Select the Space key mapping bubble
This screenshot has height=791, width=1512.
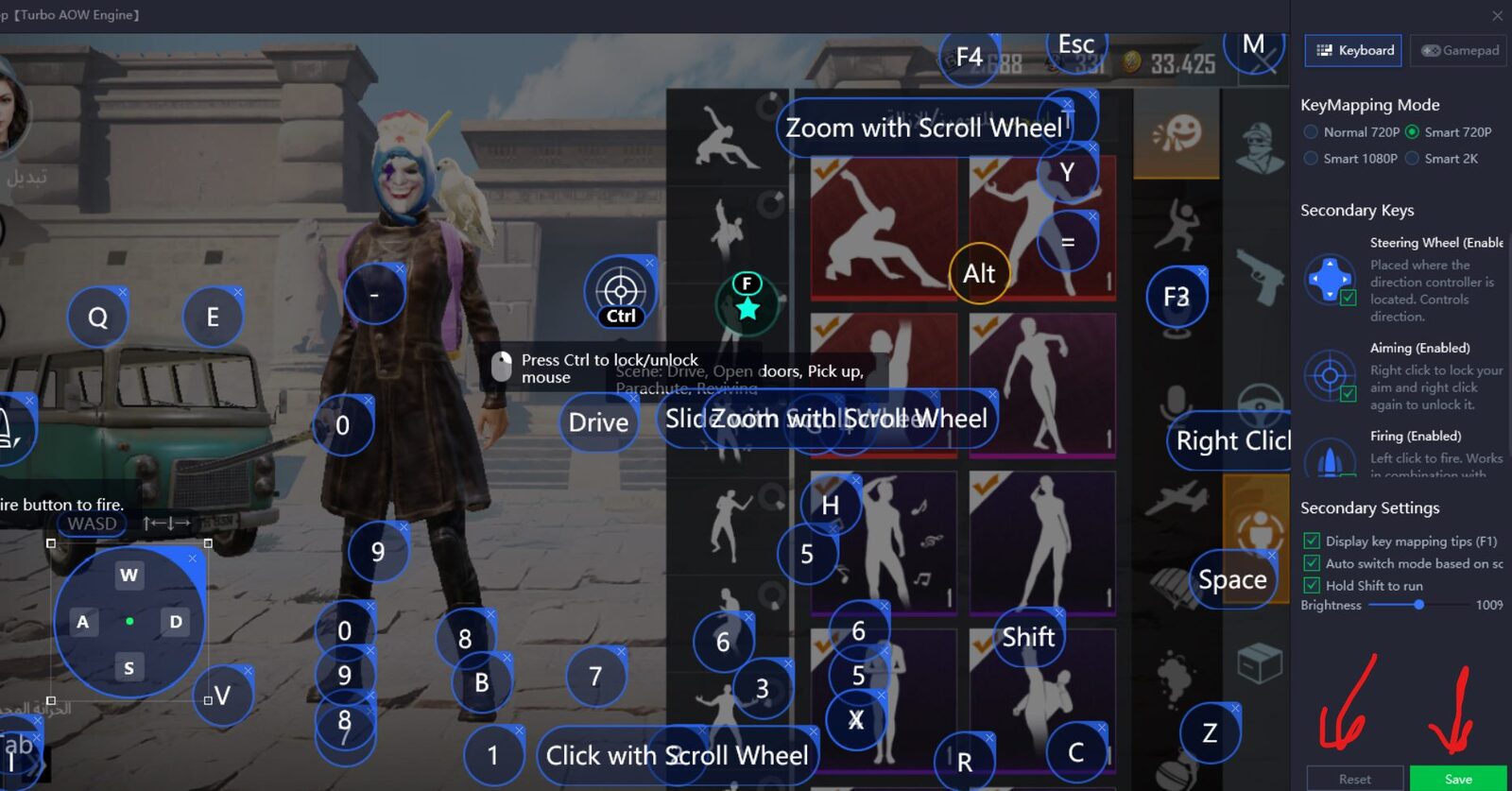coord(1232,579)
